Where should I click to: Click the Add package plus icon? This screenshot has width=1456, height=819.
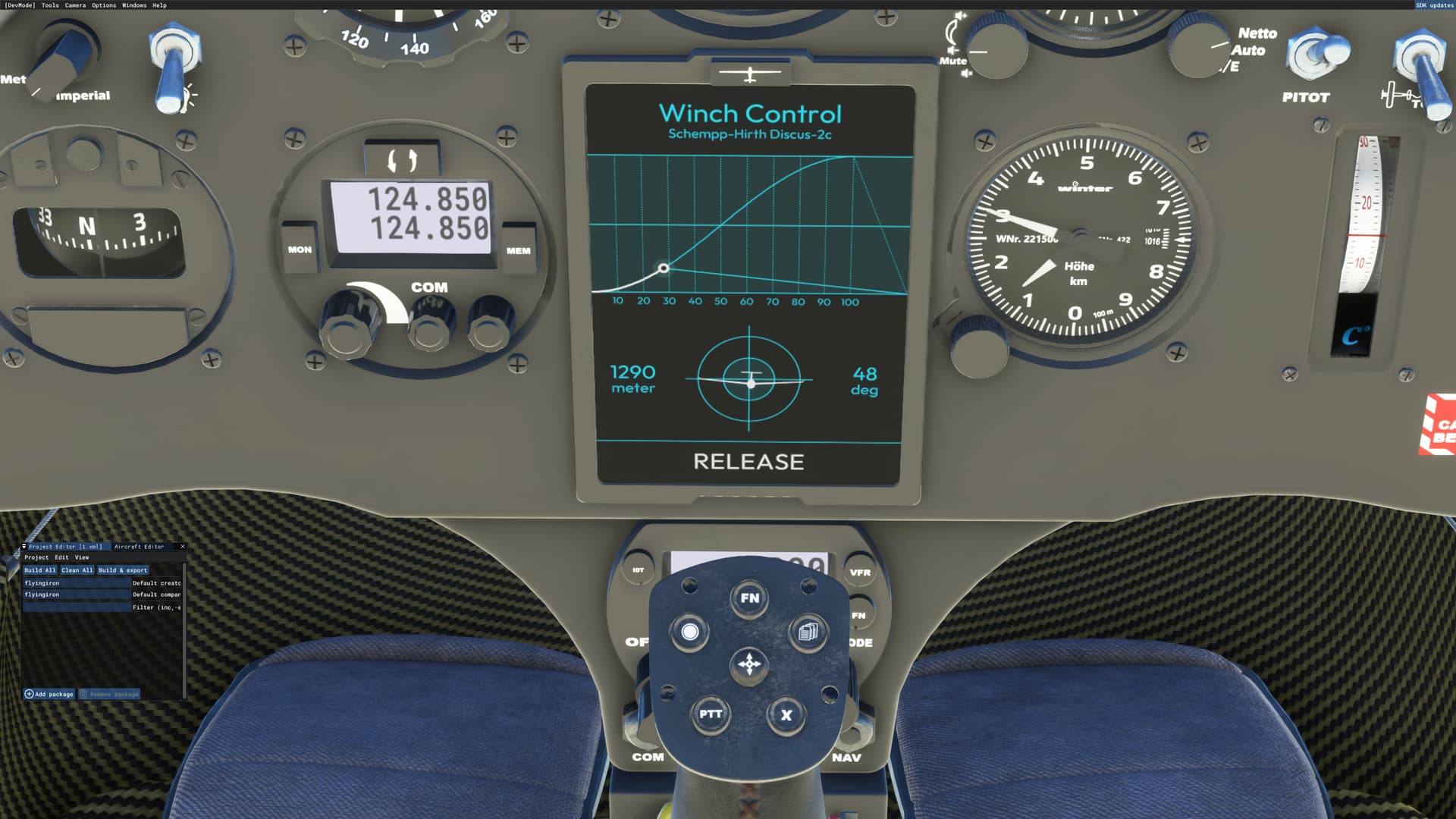[29, 694]
